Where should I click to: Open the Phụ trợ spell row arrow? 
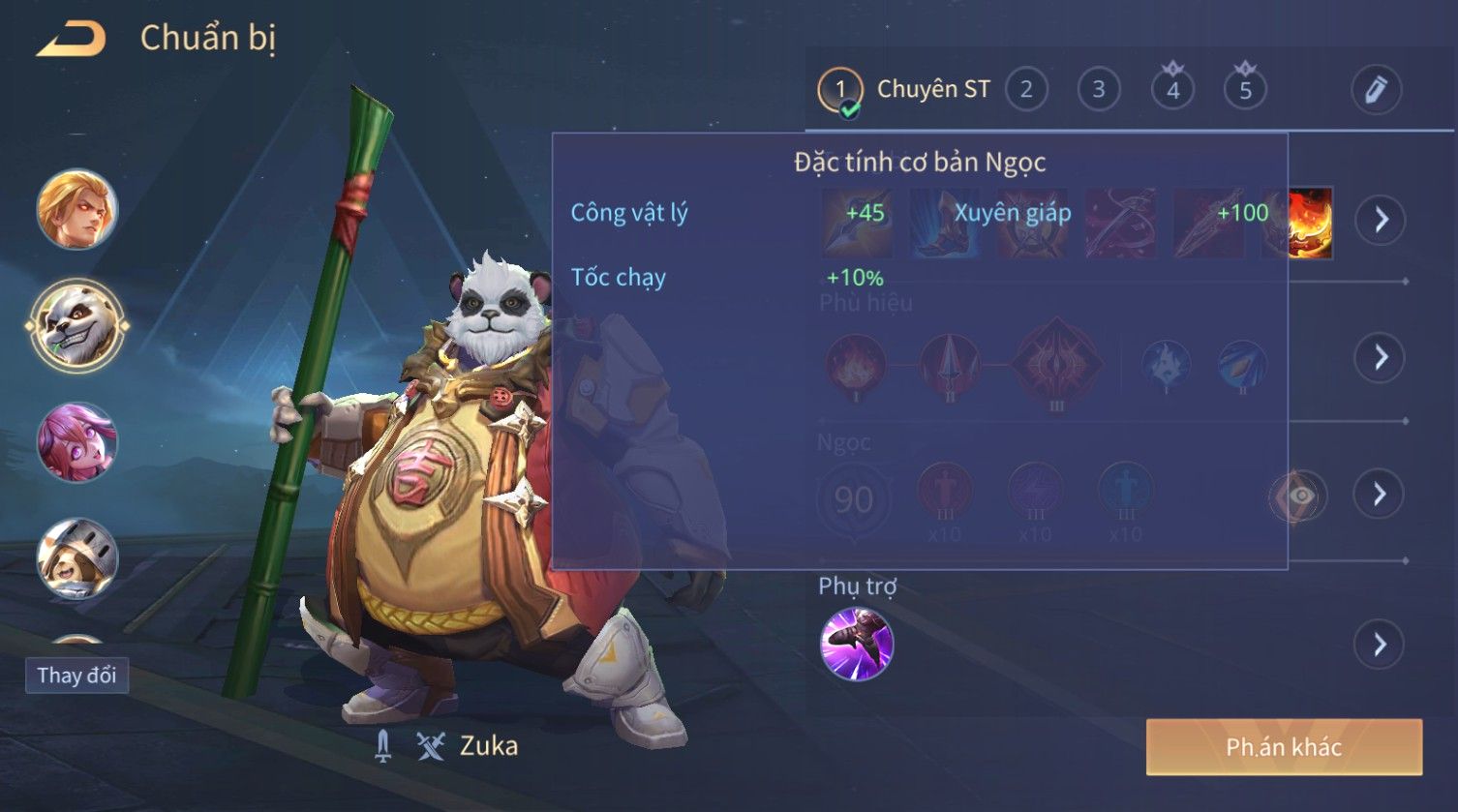click(x=1380, y=645)
